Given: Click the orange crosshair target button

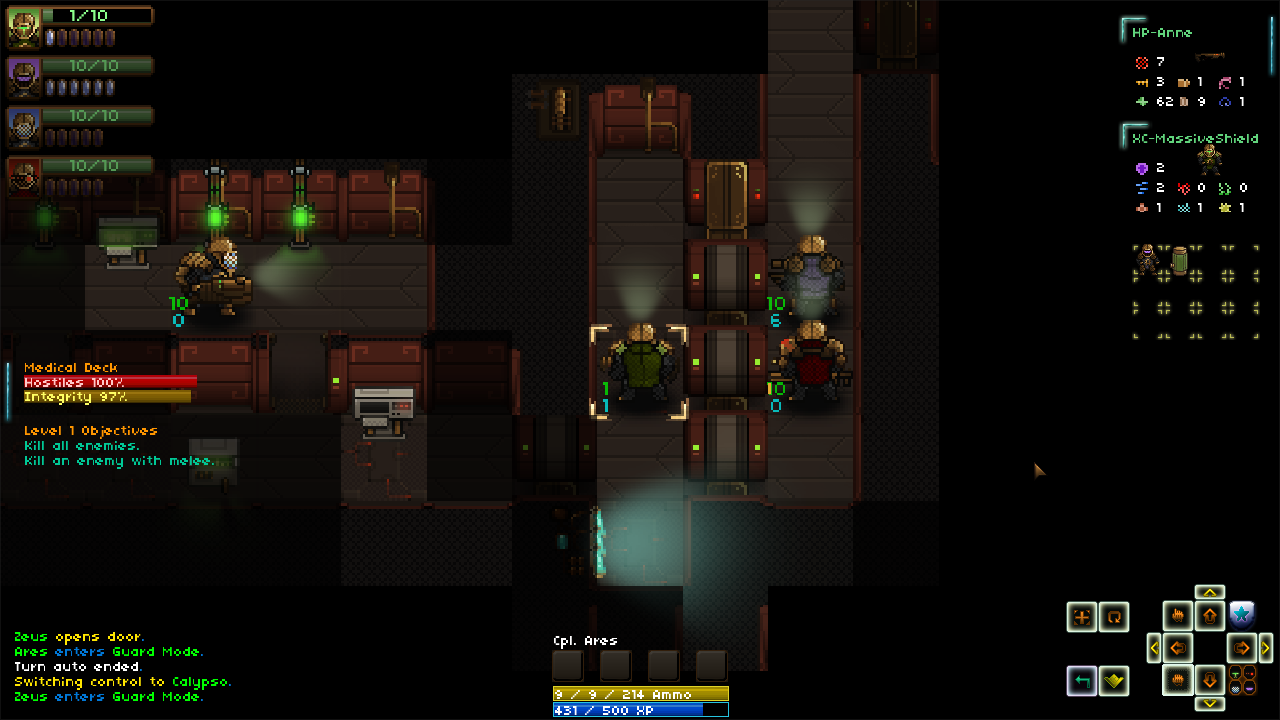Looking at the screenshot, I should click(1081, 617).
